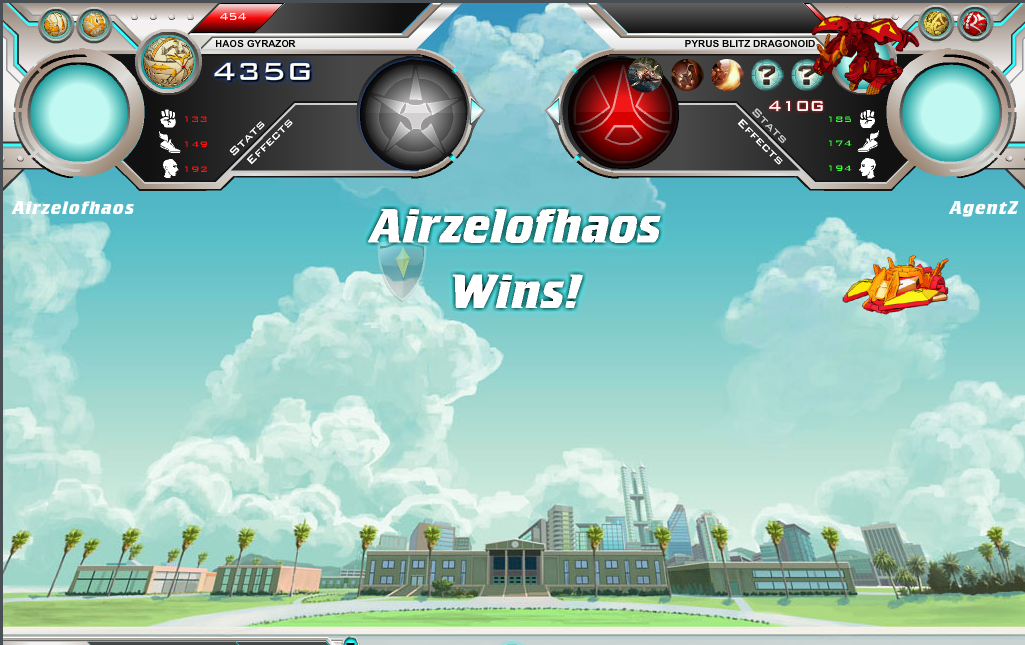
Task: Click AgentZ's large cyan orb
Action: click(949, 110)
